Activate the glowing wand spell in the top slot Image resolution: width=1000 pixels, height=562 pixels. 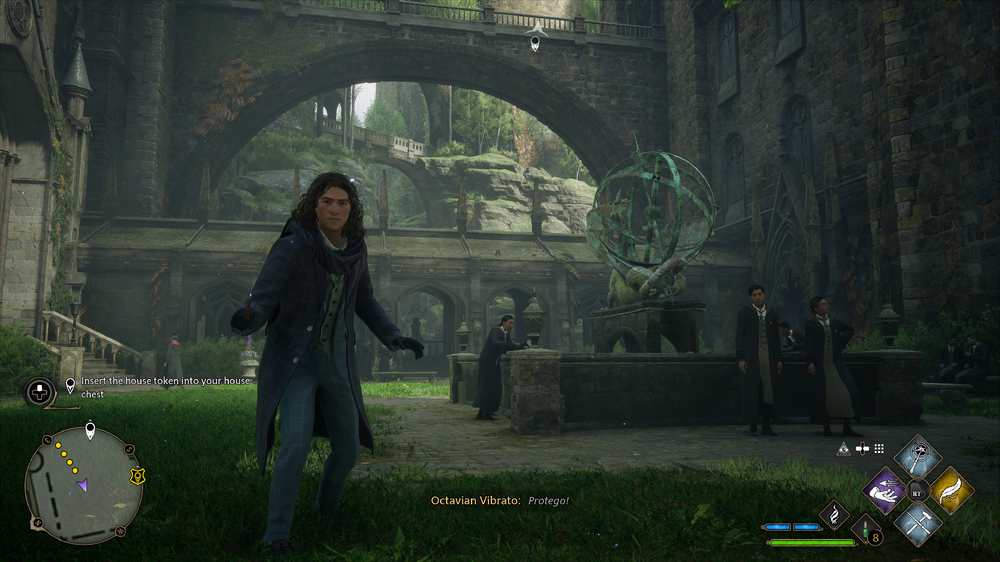(918, 458)
